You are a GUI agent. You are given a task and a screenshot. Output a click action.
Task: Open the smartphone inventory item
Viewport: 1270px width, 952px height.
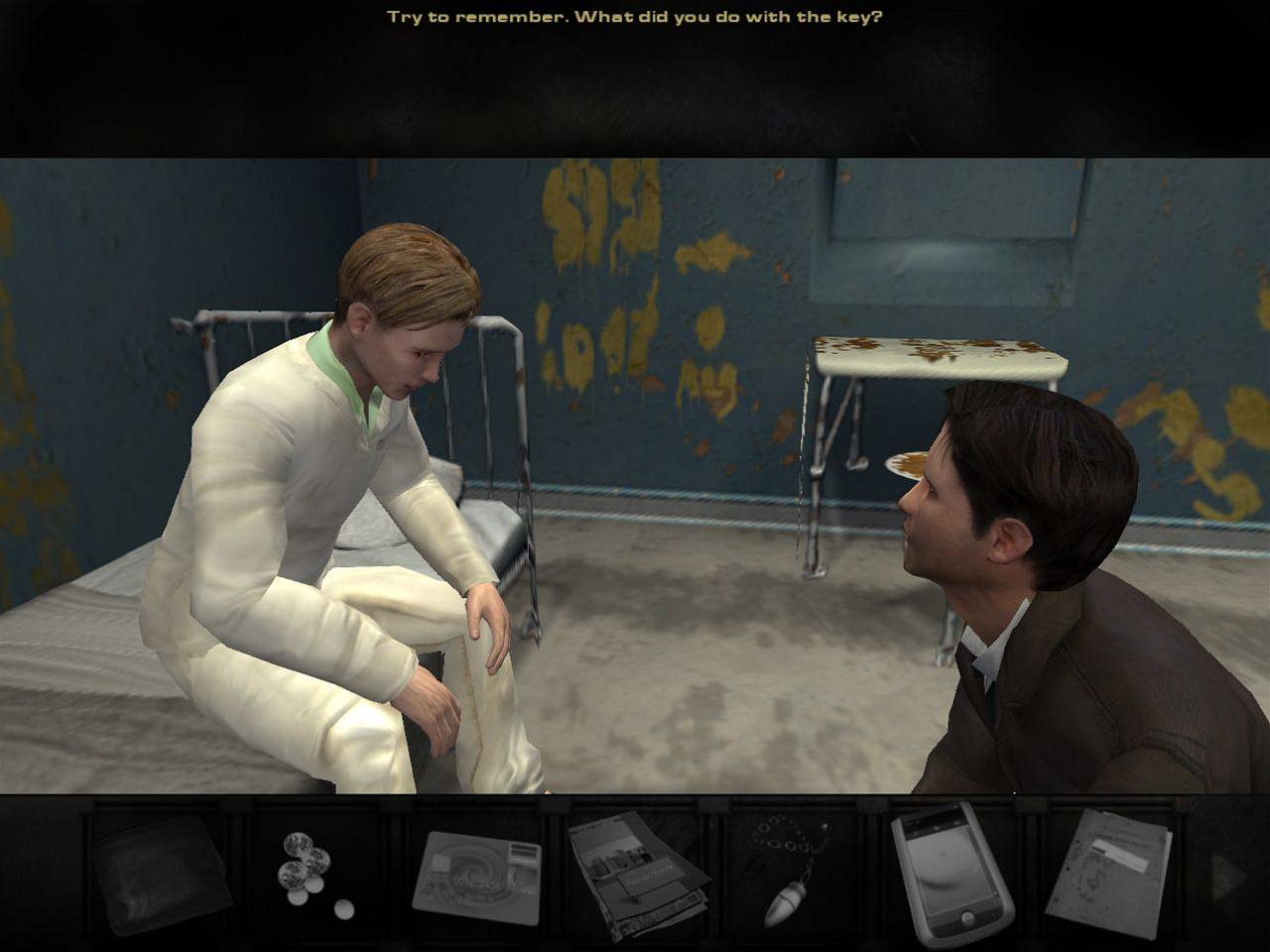point(951,875)
